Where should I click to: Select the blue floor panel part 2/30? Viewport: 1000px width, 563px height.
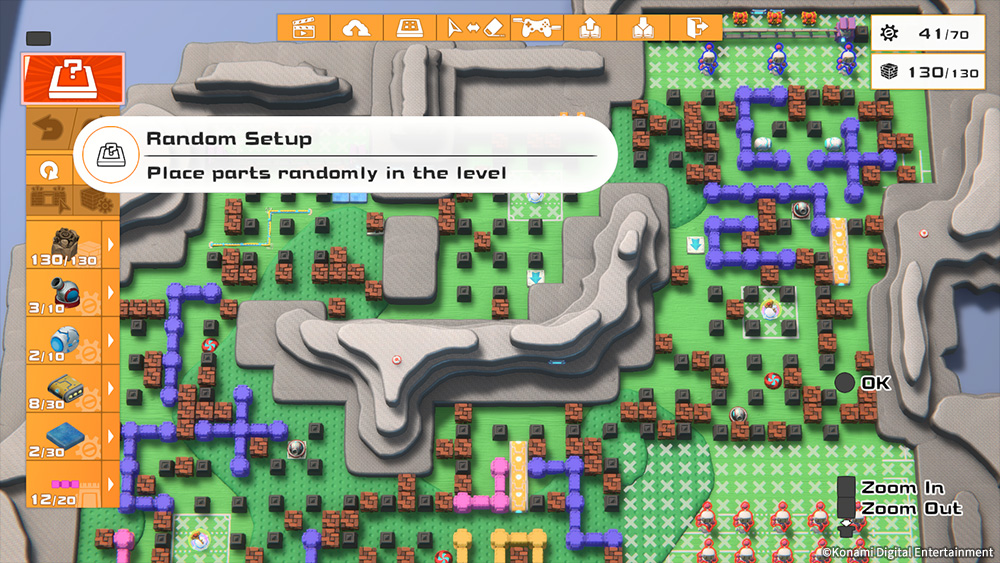(62, 436)
